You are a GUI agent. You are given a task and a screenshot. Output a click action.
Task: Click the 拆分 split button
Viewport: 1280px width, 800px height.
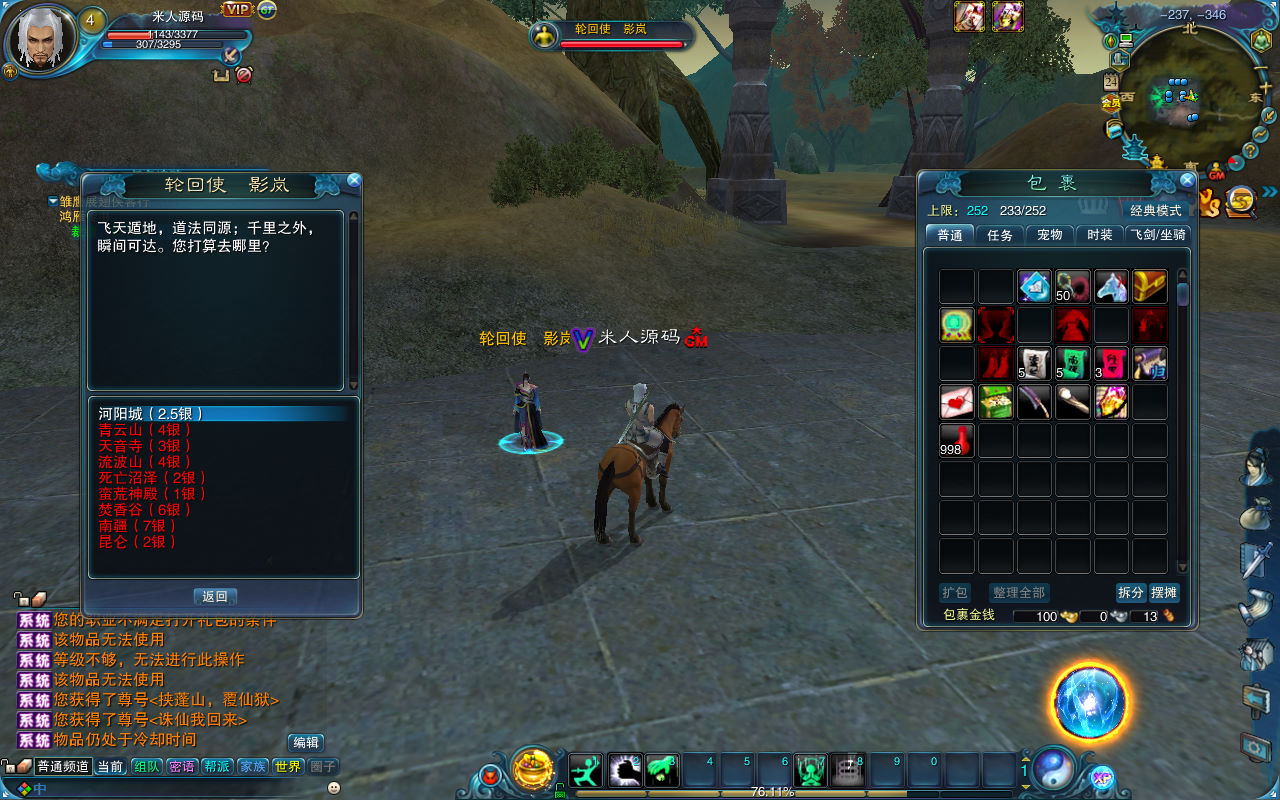(1131, 592)
